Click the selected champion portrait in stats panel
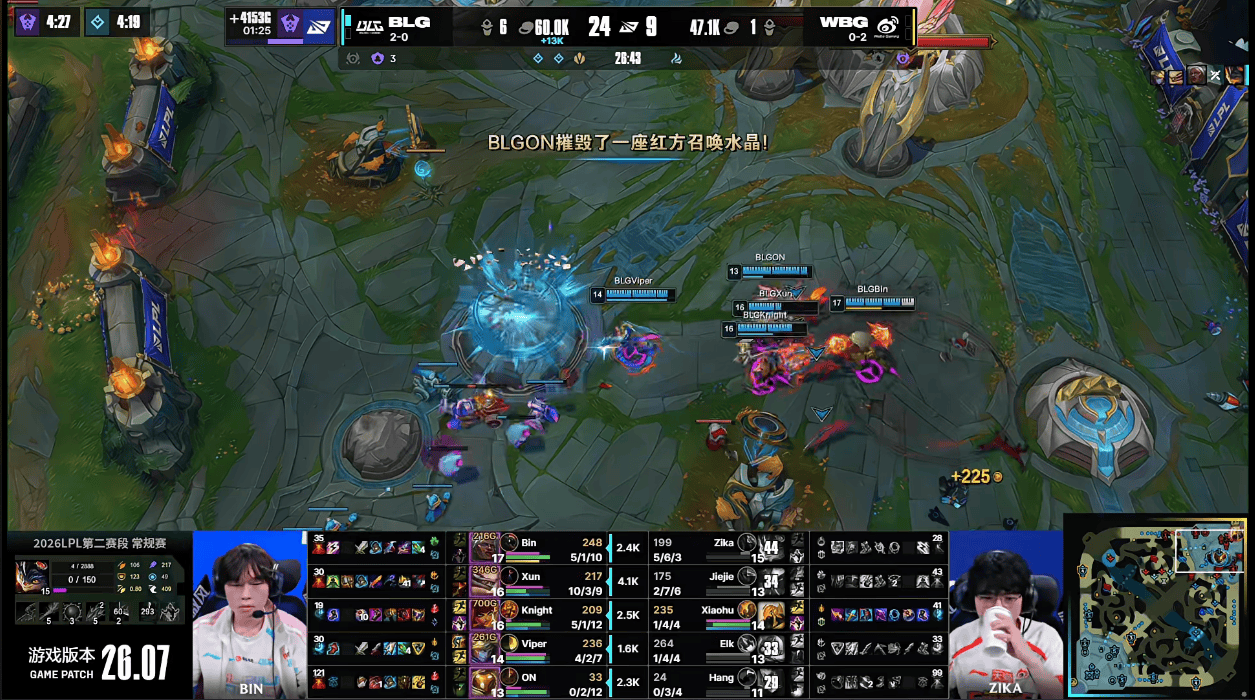Viewport: 1255px width, 700px height. click(x=32, y=577)
